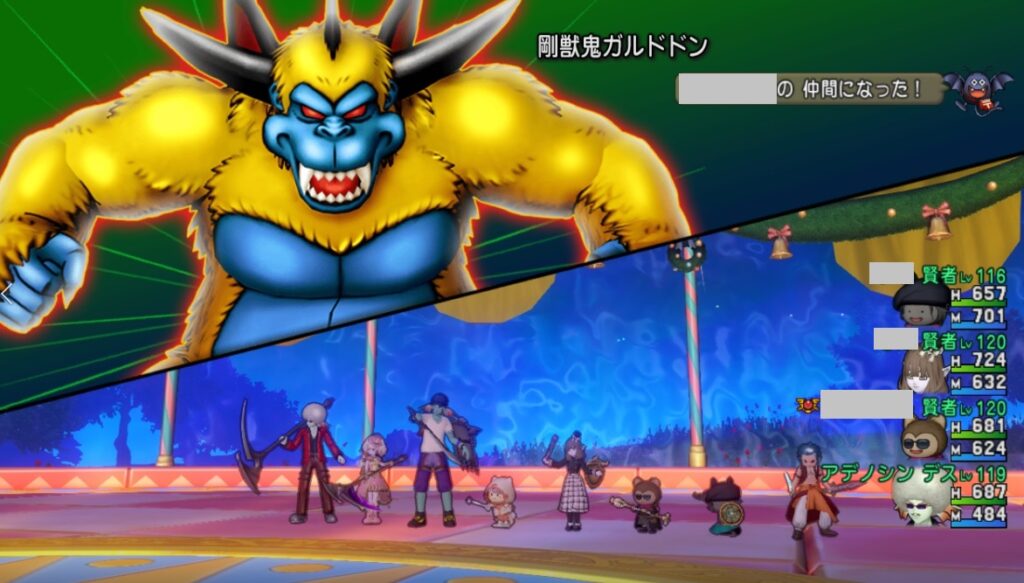1024x583 pixels.
Task: Pick party member アデノシン デス's afro portrait
Action: (921, 498)
